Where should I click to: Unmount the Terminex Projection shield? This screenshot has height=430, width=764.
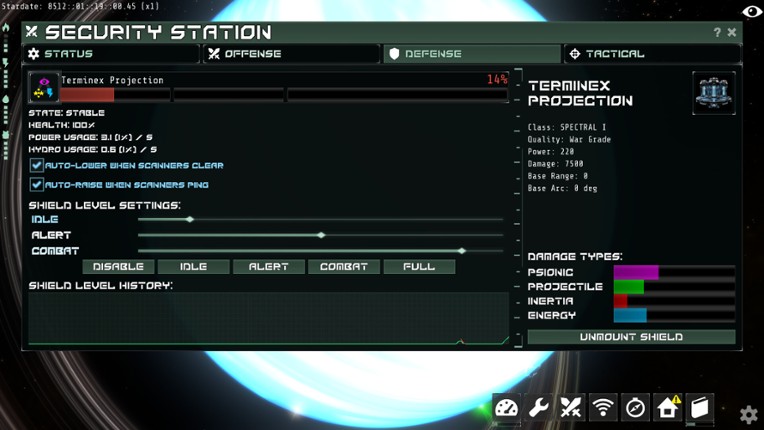[631, 337]
